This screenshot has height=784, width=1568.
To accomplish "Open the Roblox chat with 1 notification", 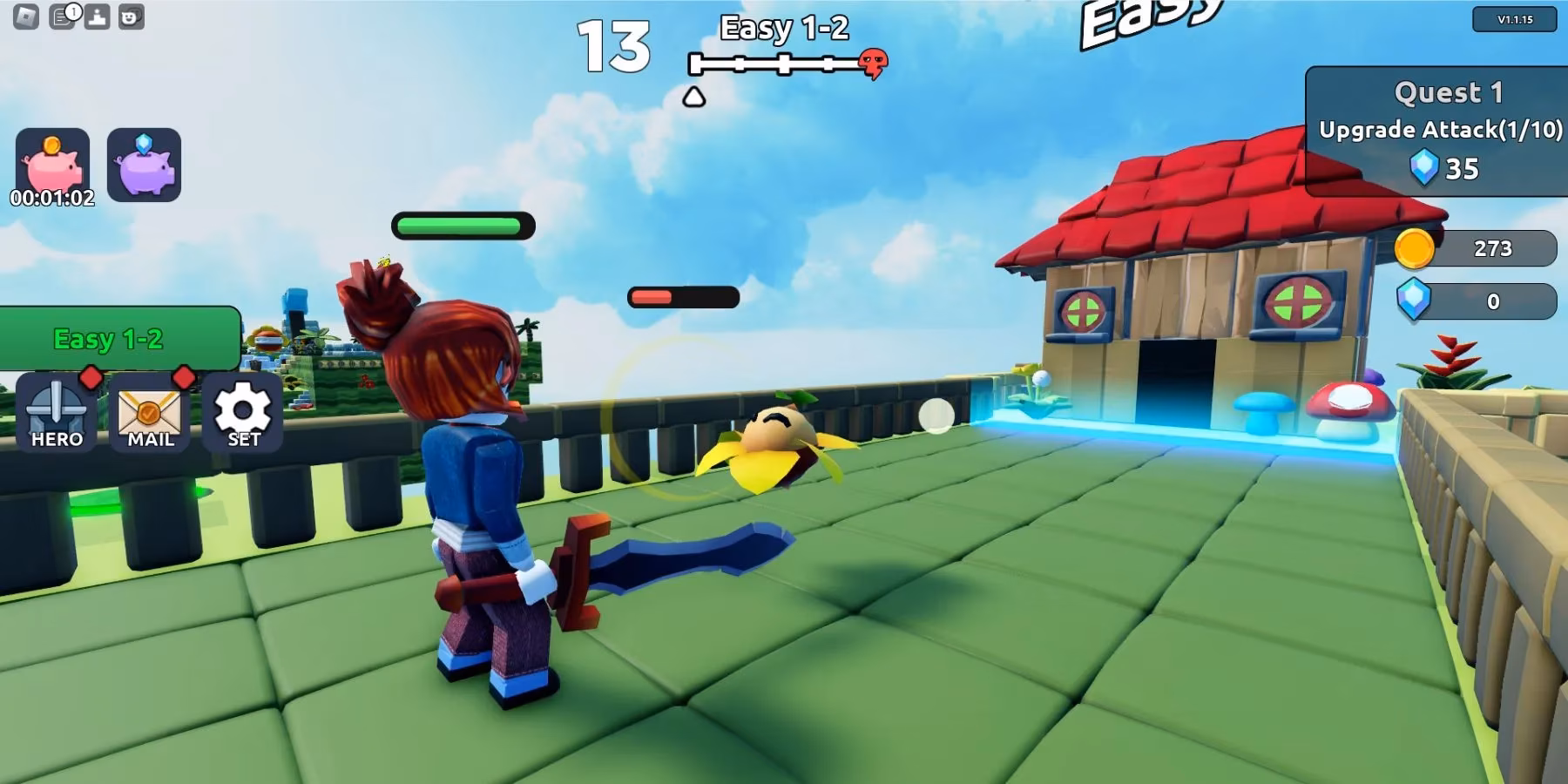I will tap(61, 16).
